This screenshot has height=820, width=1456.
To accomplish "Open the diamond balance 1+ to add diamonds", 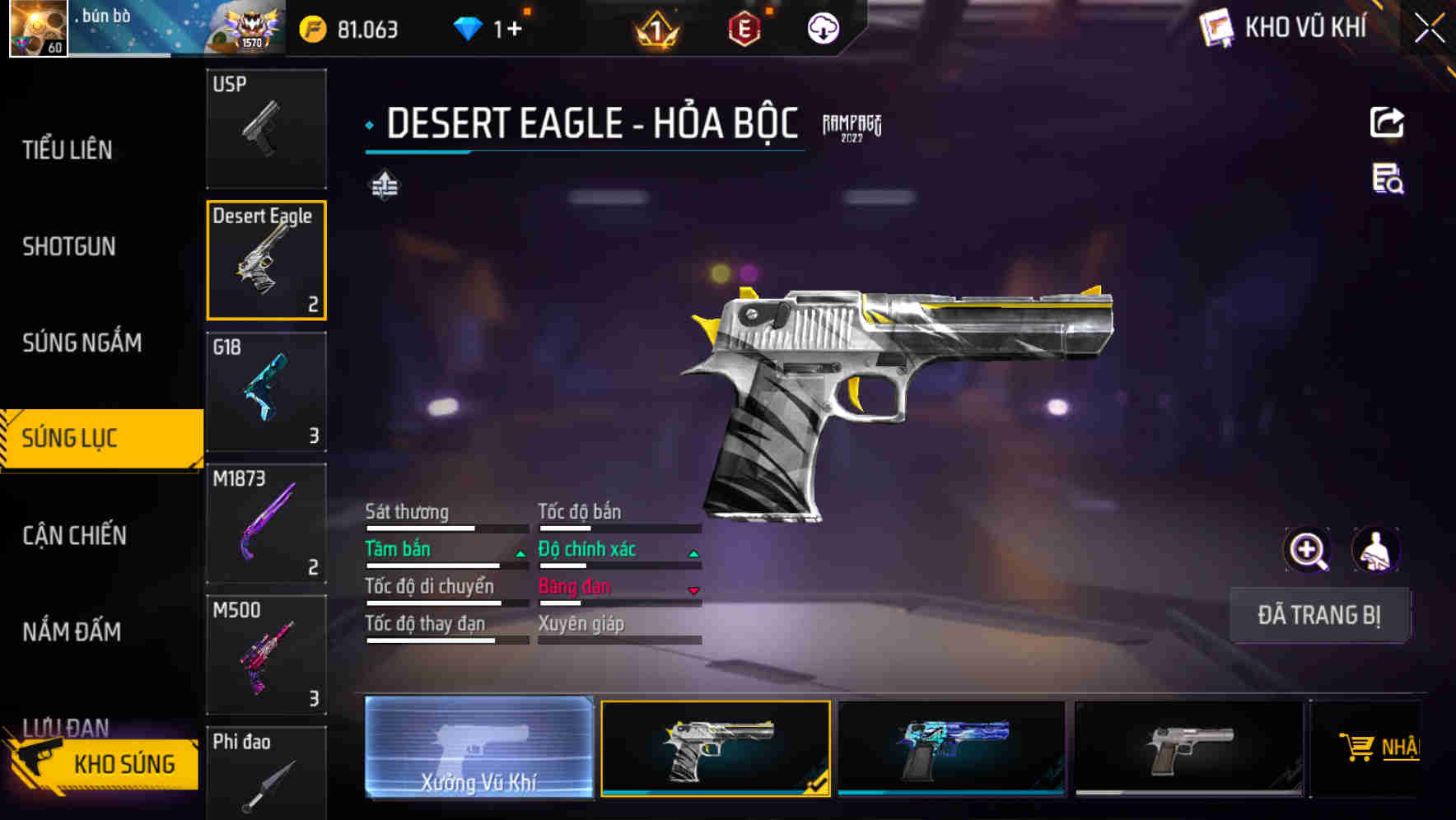I will point(494,27).
